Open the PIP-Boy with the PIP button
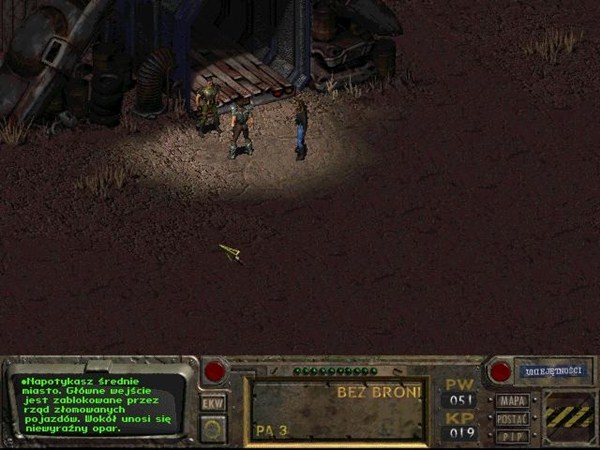Viewport: 600px width, 450px height. 512,435
